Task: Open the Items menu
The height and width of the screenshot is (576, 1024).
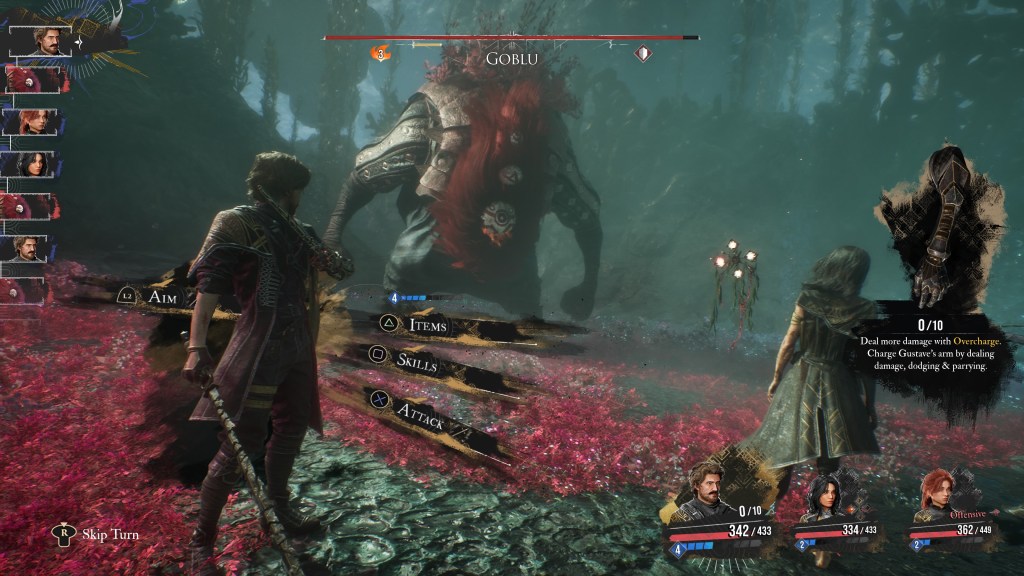Action: coord(427,325)
